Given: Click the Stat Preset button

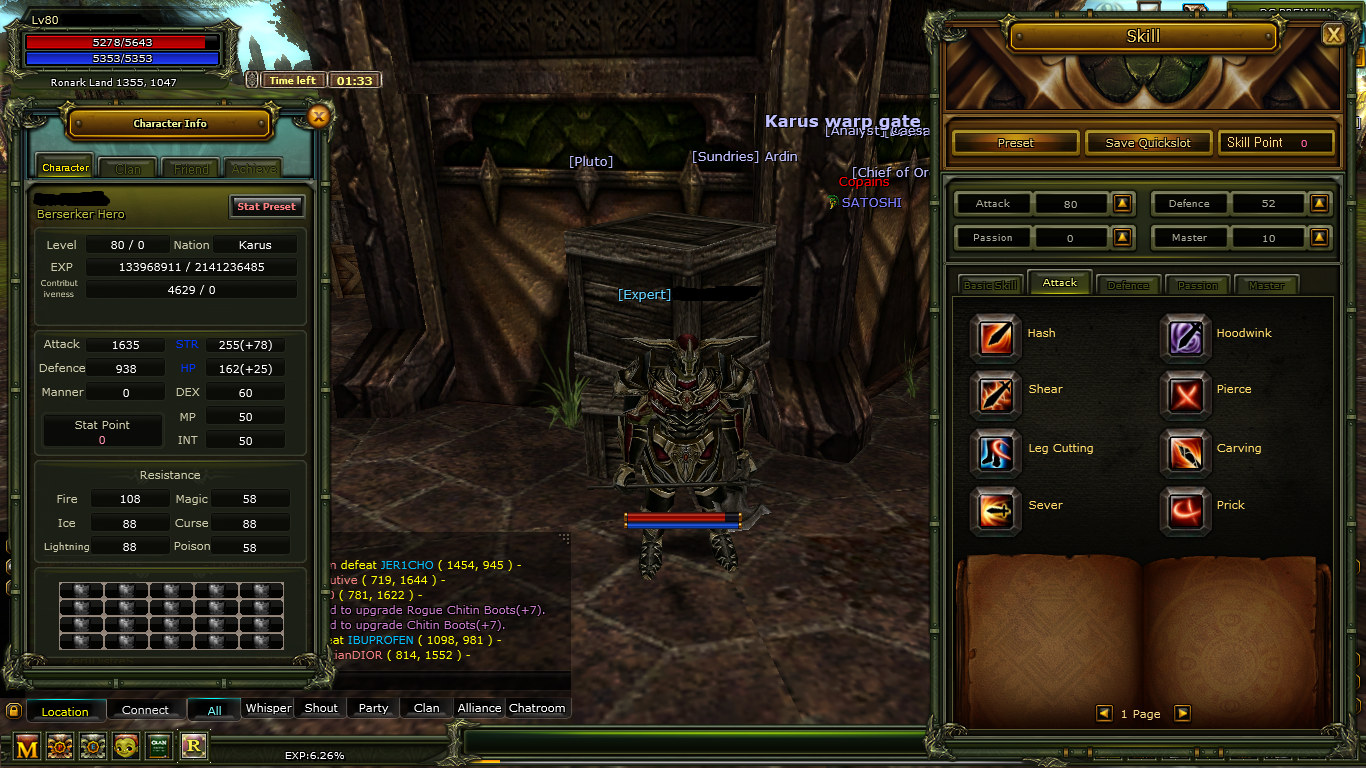Looking at the screenshot, I should [x=267, y=206].
